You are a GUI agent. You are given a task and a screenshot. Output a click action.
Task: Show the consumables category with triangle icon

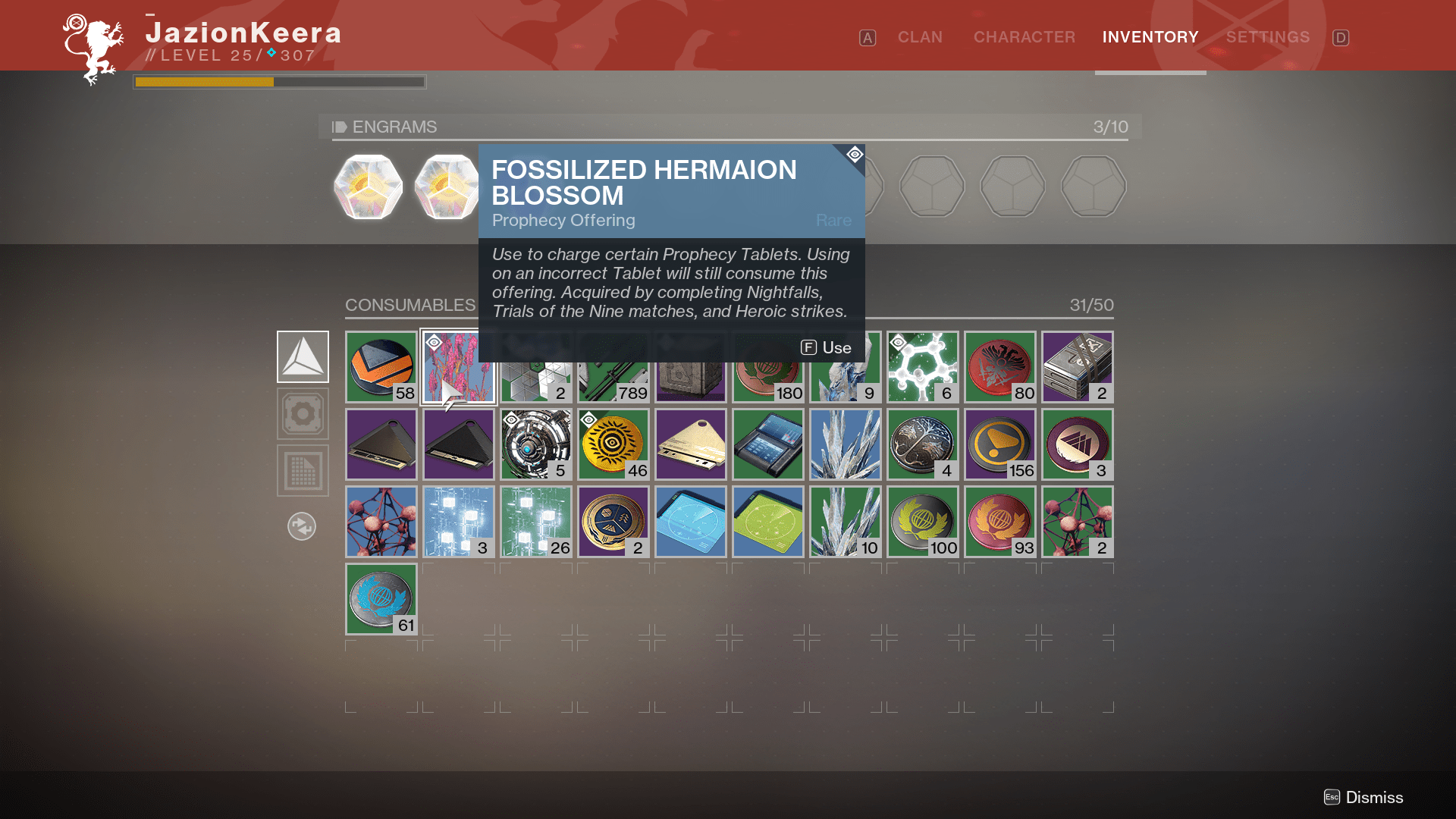[303, 356]
